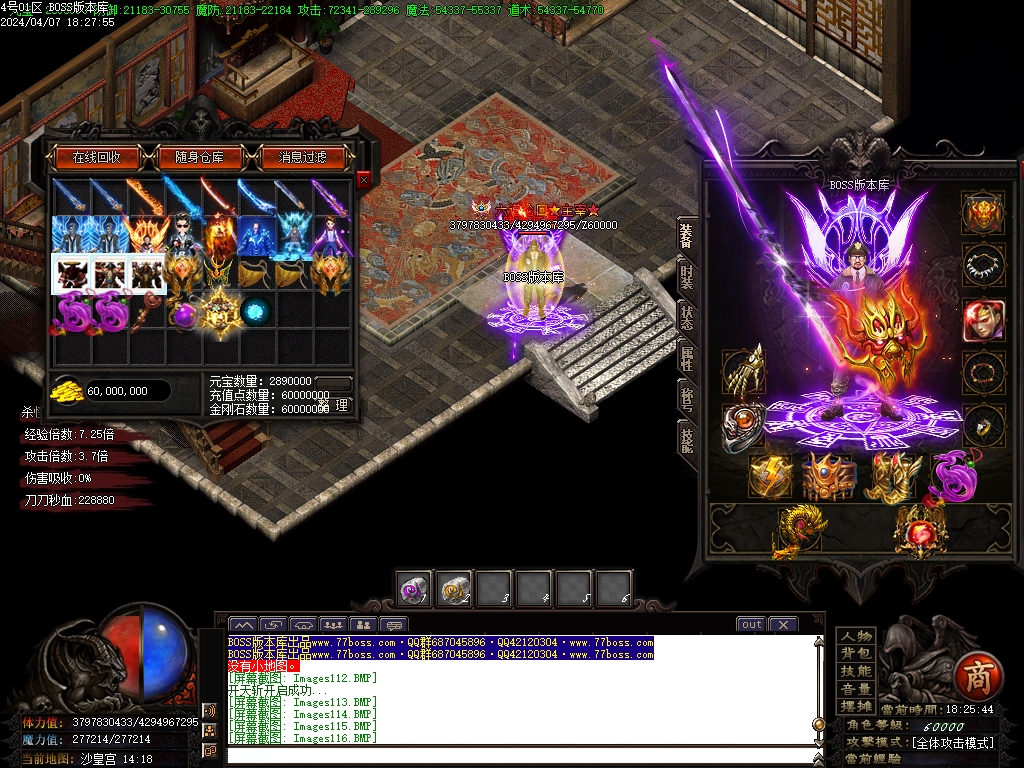Screen dimensions: 1024x768
Task: Open the 商 shop button
Action: 975,678
